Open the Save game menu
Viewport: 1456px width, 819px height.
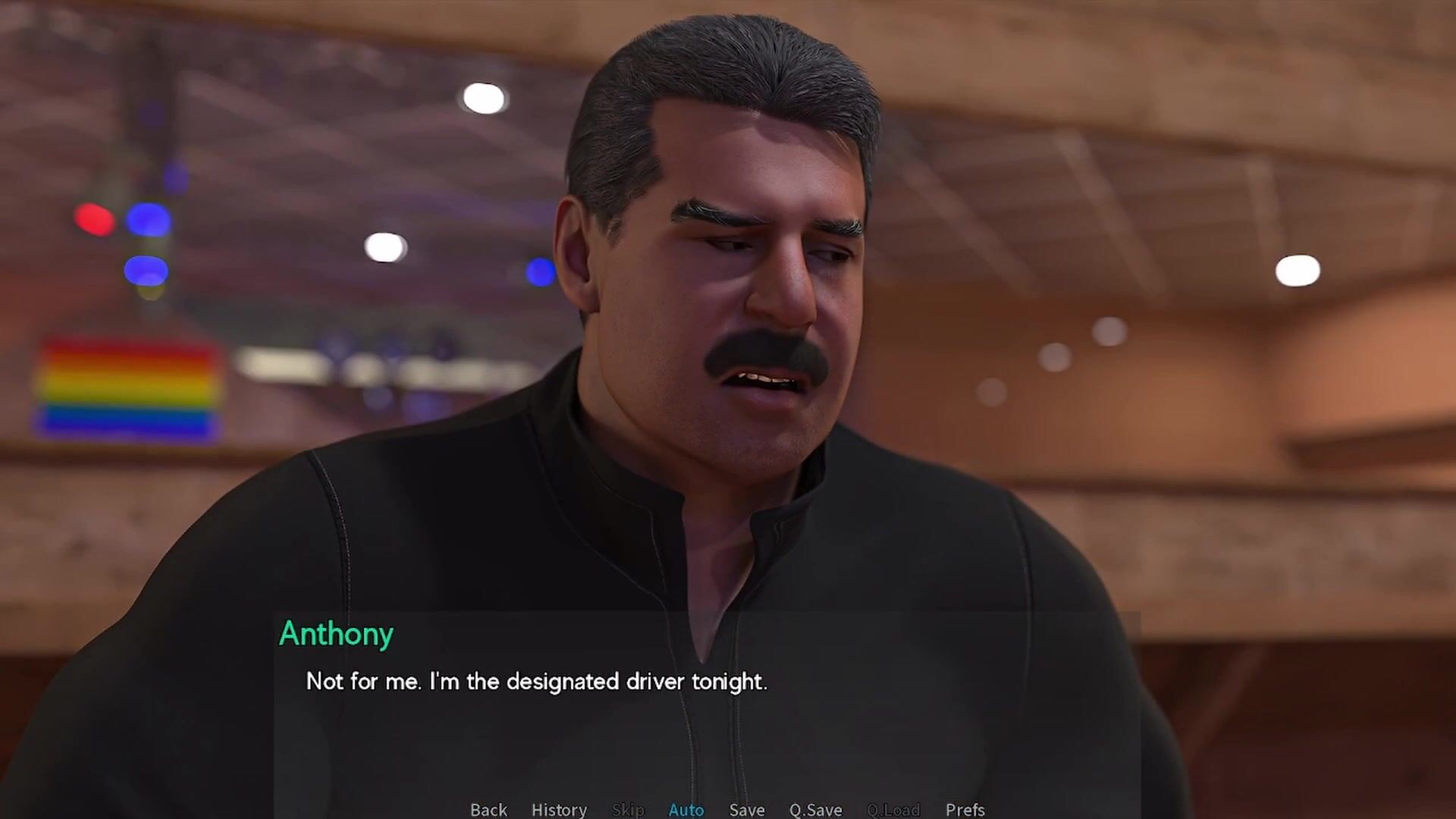point(746,809)
